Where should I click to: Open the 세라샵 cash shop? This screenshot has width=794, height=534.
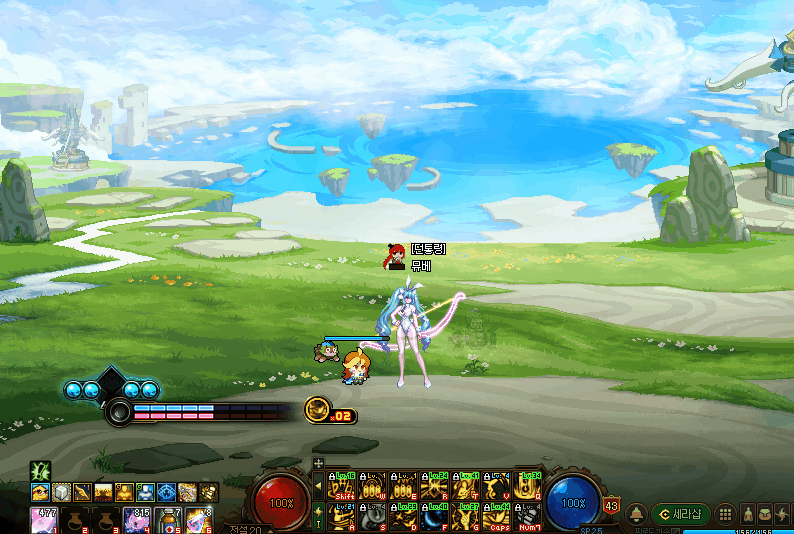click(x=681, y=513)
